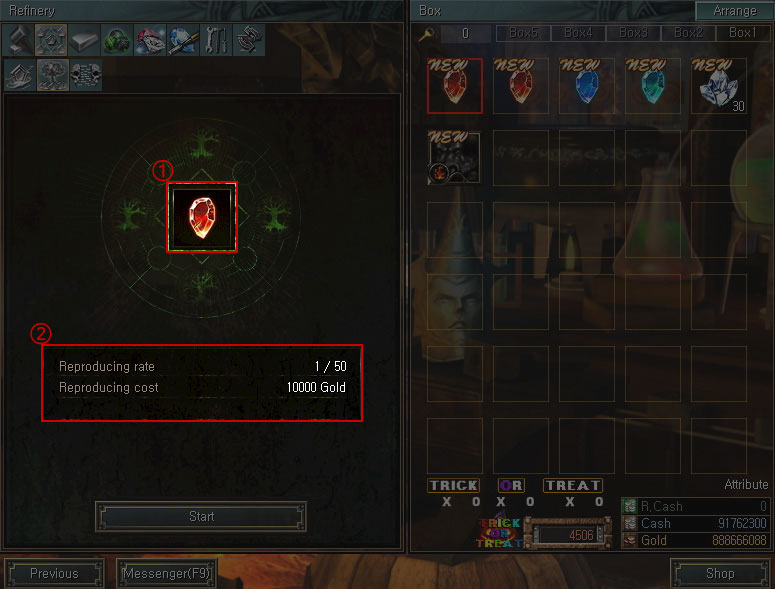Image resolution: width=775 pixels, height=589 pixels.
Task: Switch to the Box3 tab
Action: (x=633, y=33)
